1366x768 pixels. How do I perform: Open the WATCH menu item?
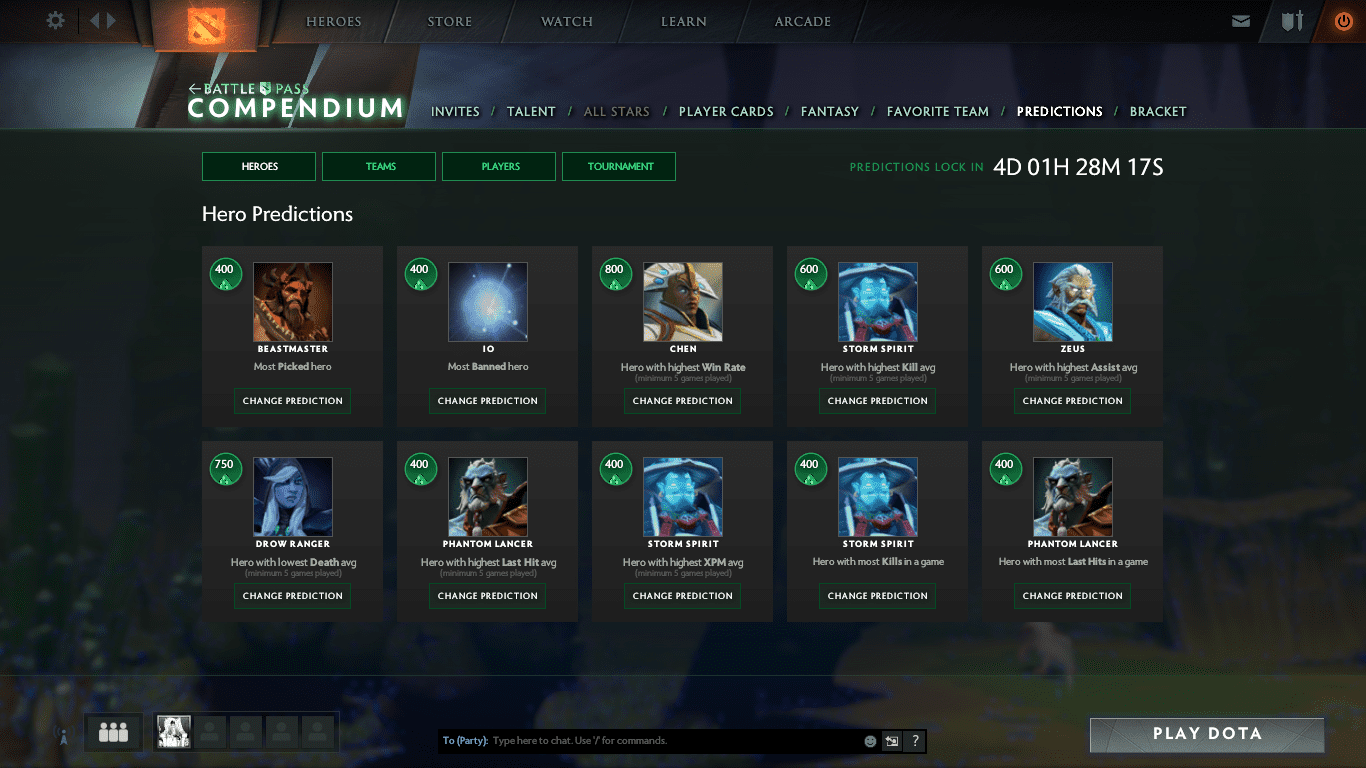[x=566, y=21]
